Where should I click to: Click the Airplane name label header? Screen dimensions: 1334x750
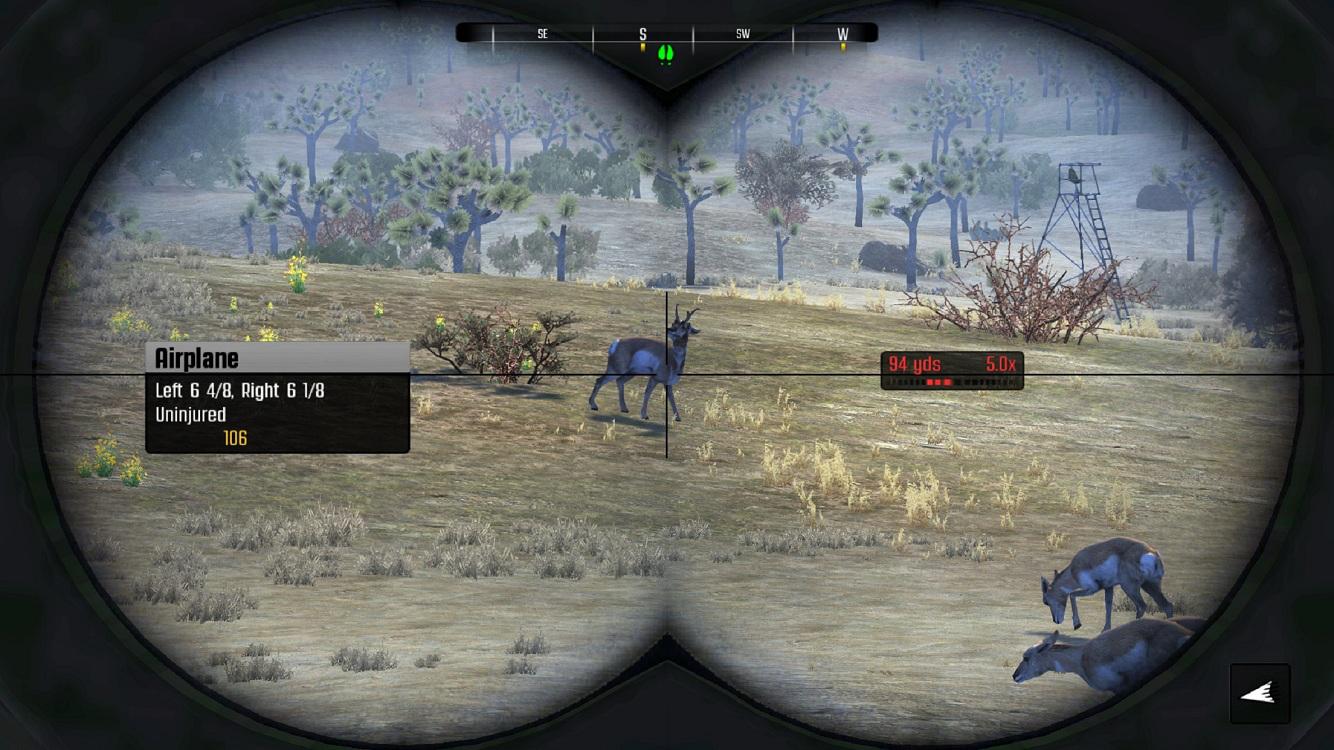(x=197, y=358)
